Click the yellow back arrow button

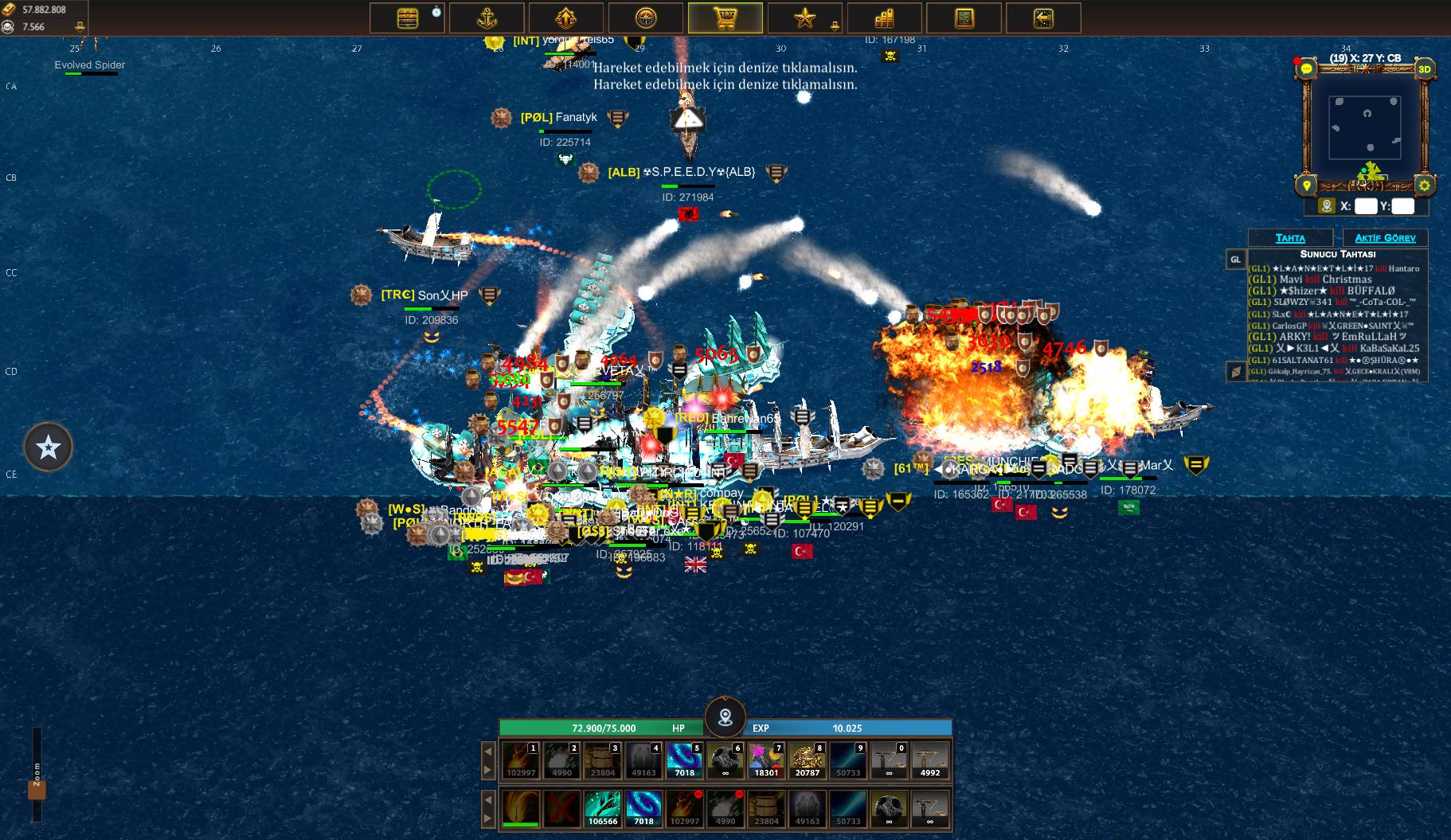coord(1043,18)
